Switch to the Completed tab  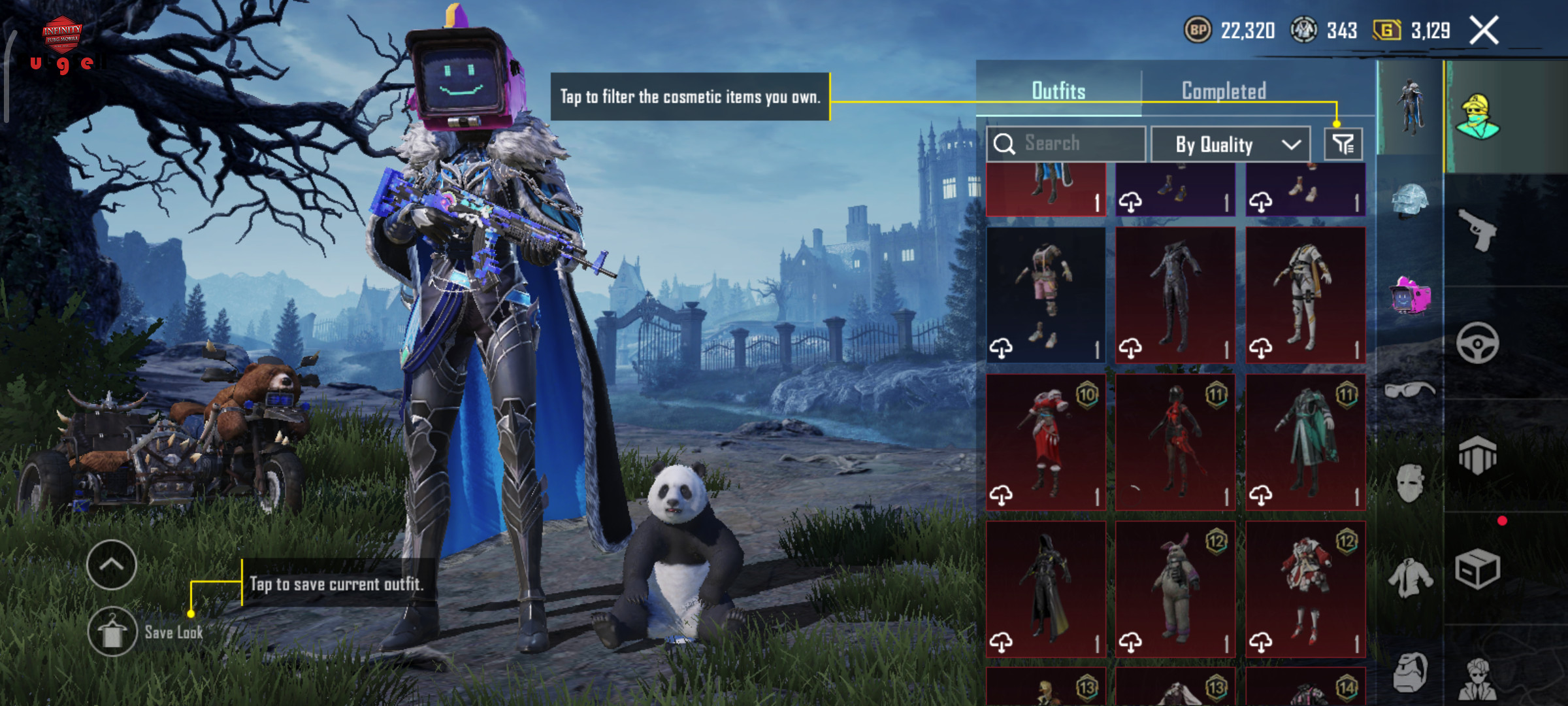[x=1224, y=91]
